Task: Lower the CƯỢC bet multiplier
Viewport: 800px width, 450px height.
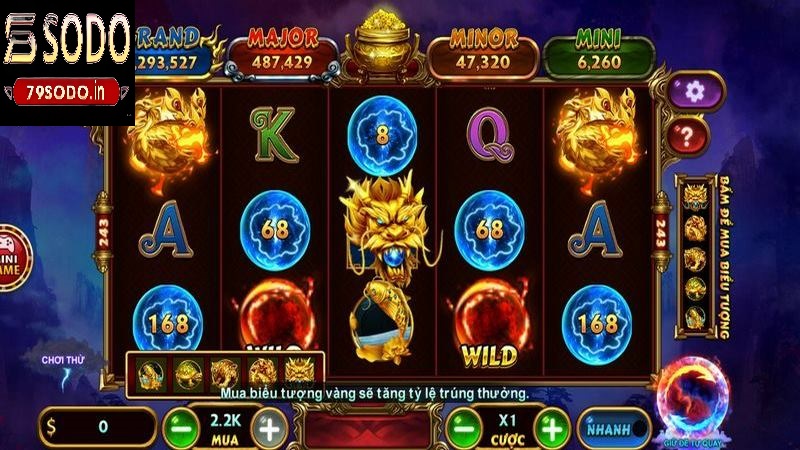Action: point(461,427)
